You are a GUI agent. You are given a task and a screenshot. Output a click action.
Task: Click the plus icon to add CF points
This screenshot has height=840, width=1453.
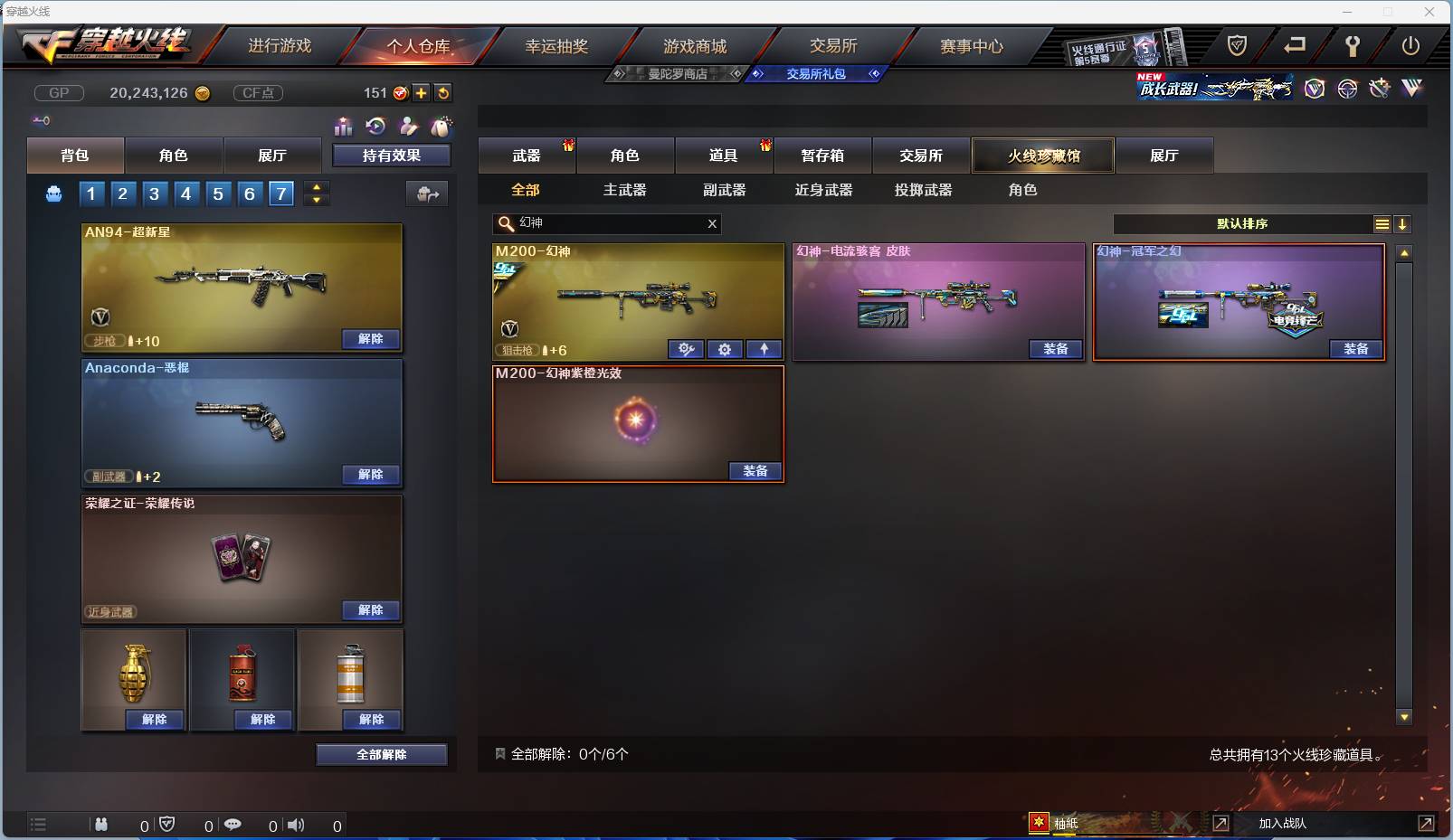422,92
